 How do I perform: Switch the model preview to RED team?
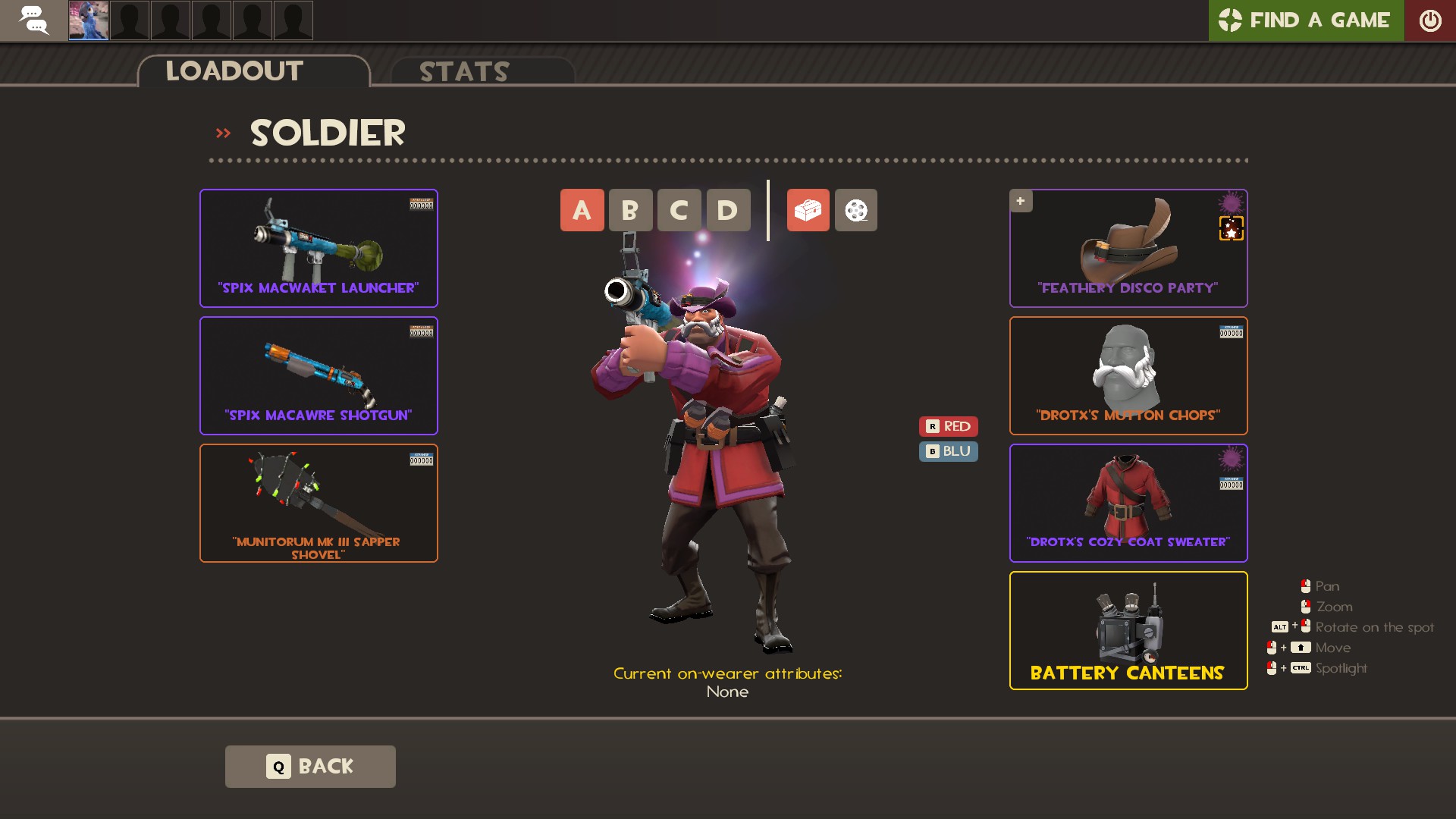point(948,426)
